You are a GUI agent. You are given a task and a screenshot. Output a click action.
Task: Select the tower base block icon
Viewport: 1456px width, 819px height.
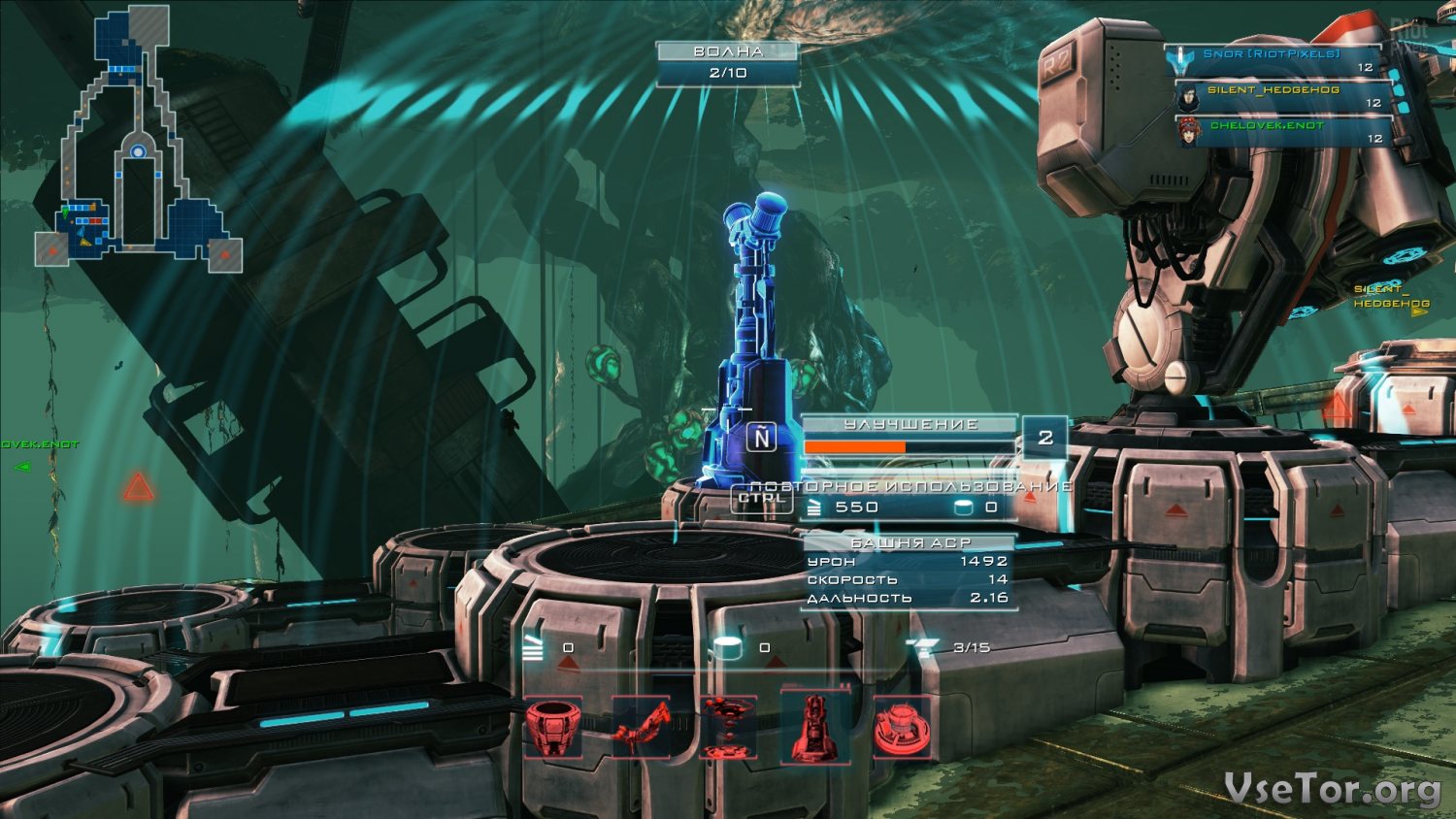(553, 728)
